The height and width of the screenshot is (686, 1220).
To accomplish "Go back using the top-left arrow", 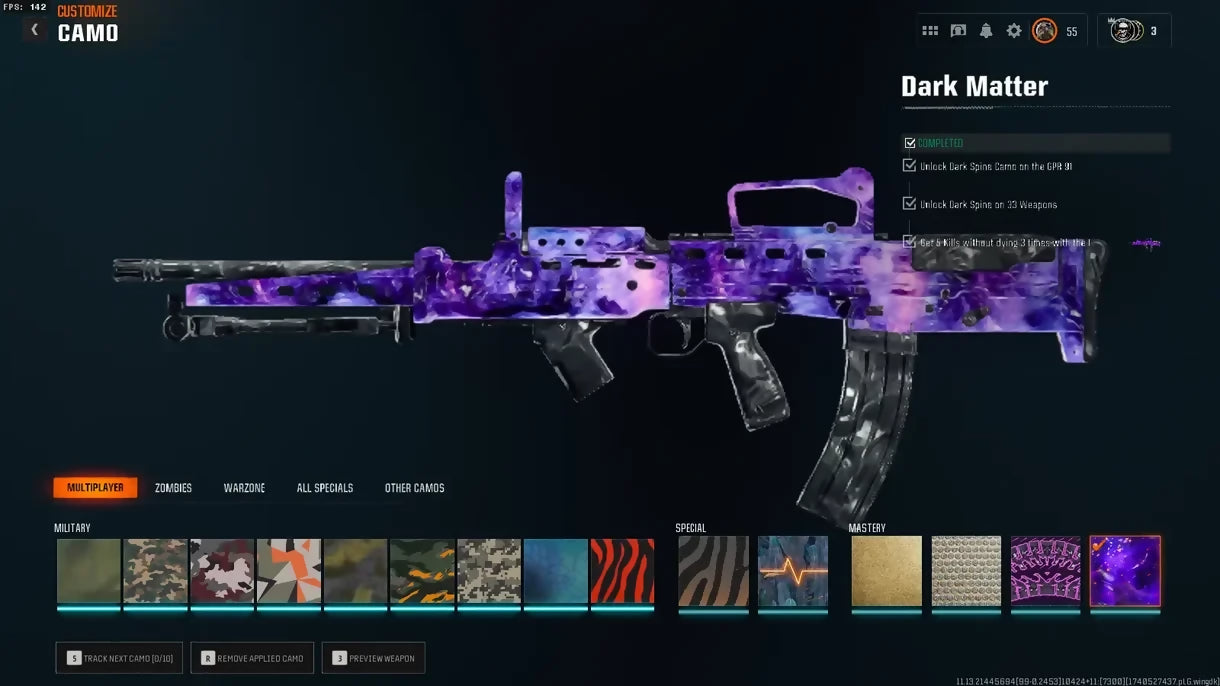I will click(35, 30).
